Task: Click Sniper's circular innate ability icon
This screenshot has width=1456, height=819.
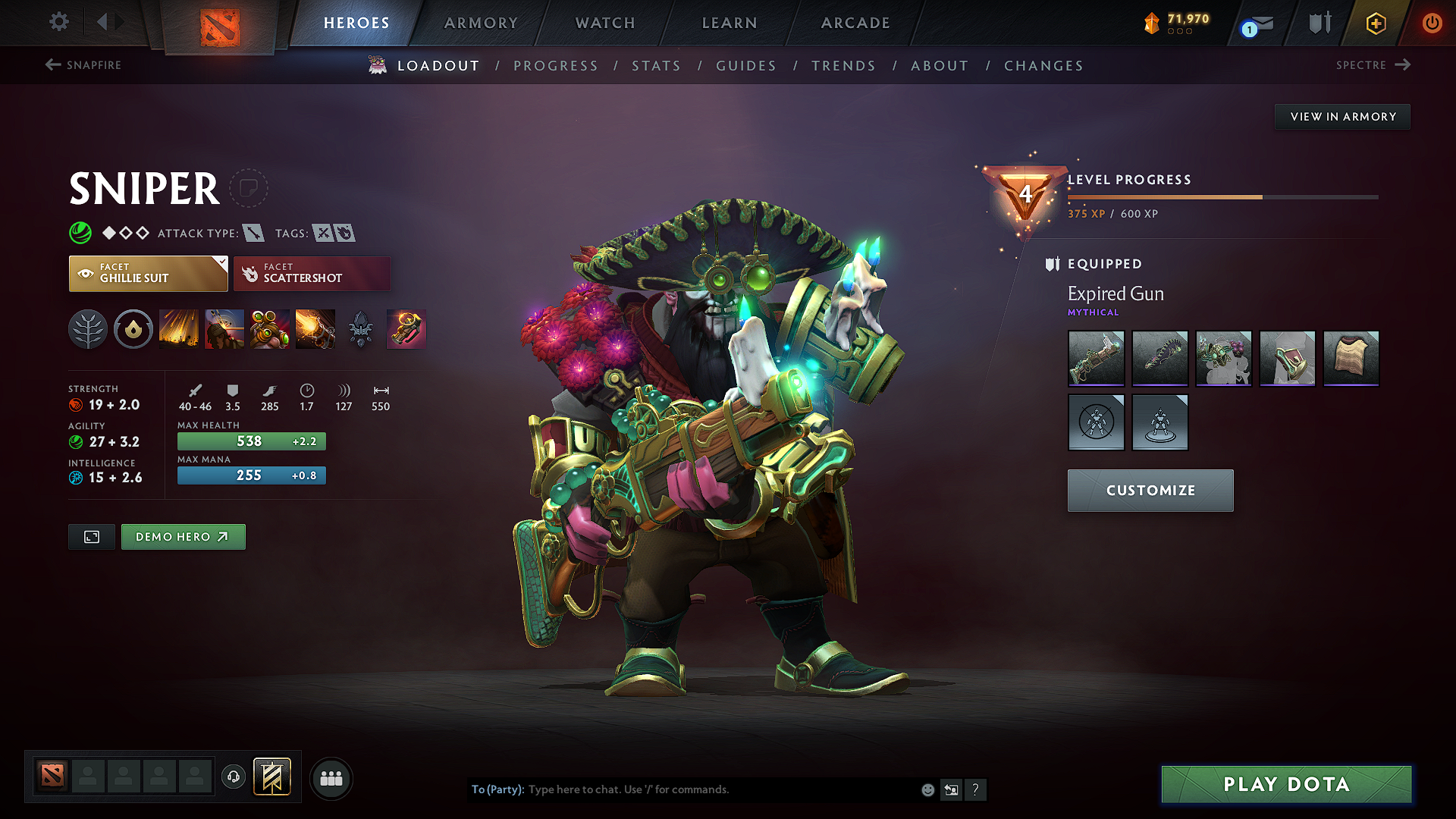Action: (133, 329)
